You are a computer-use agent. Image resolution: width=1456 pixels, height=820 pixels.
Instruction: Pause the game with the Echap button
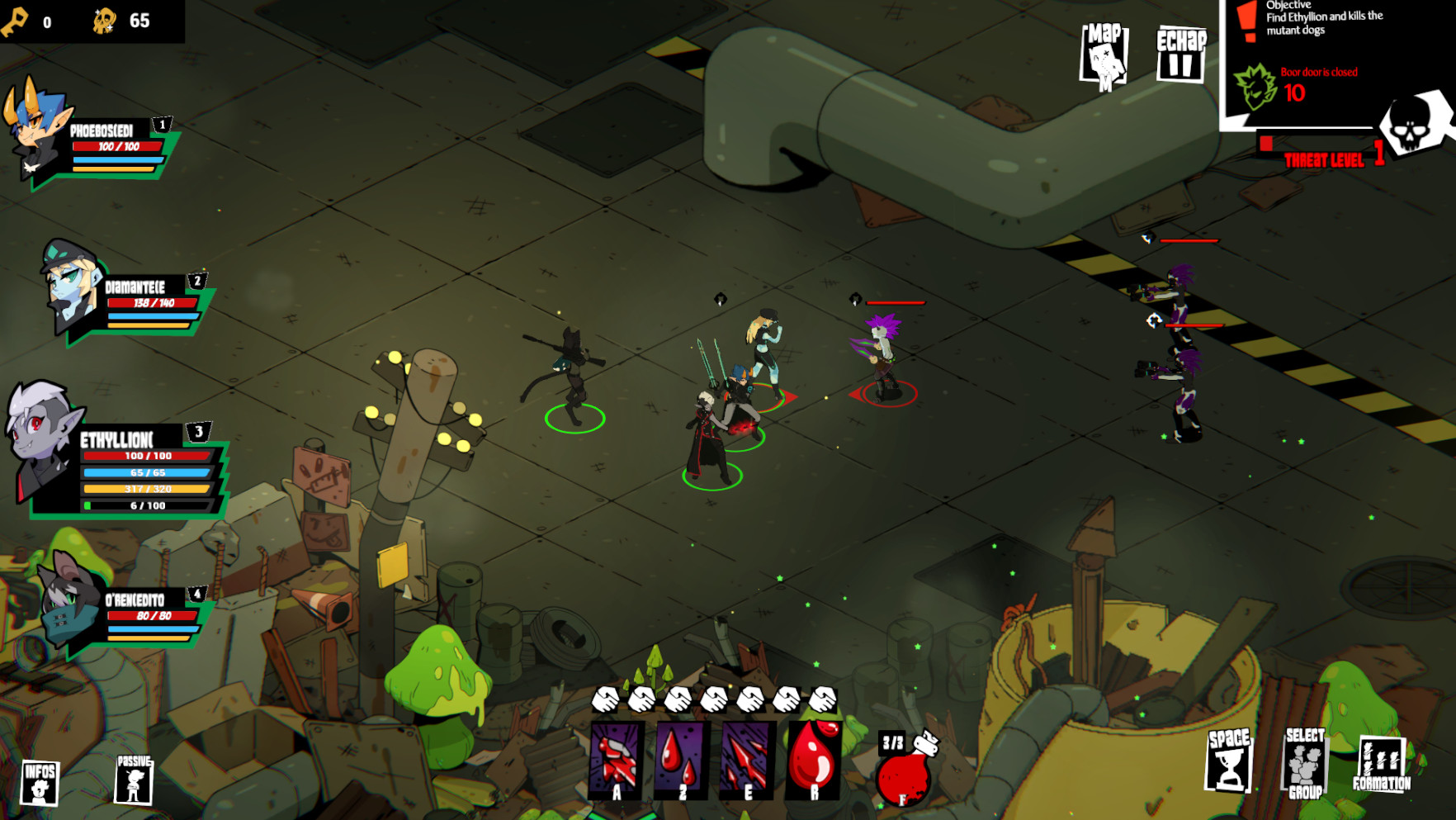(1180, 55)
